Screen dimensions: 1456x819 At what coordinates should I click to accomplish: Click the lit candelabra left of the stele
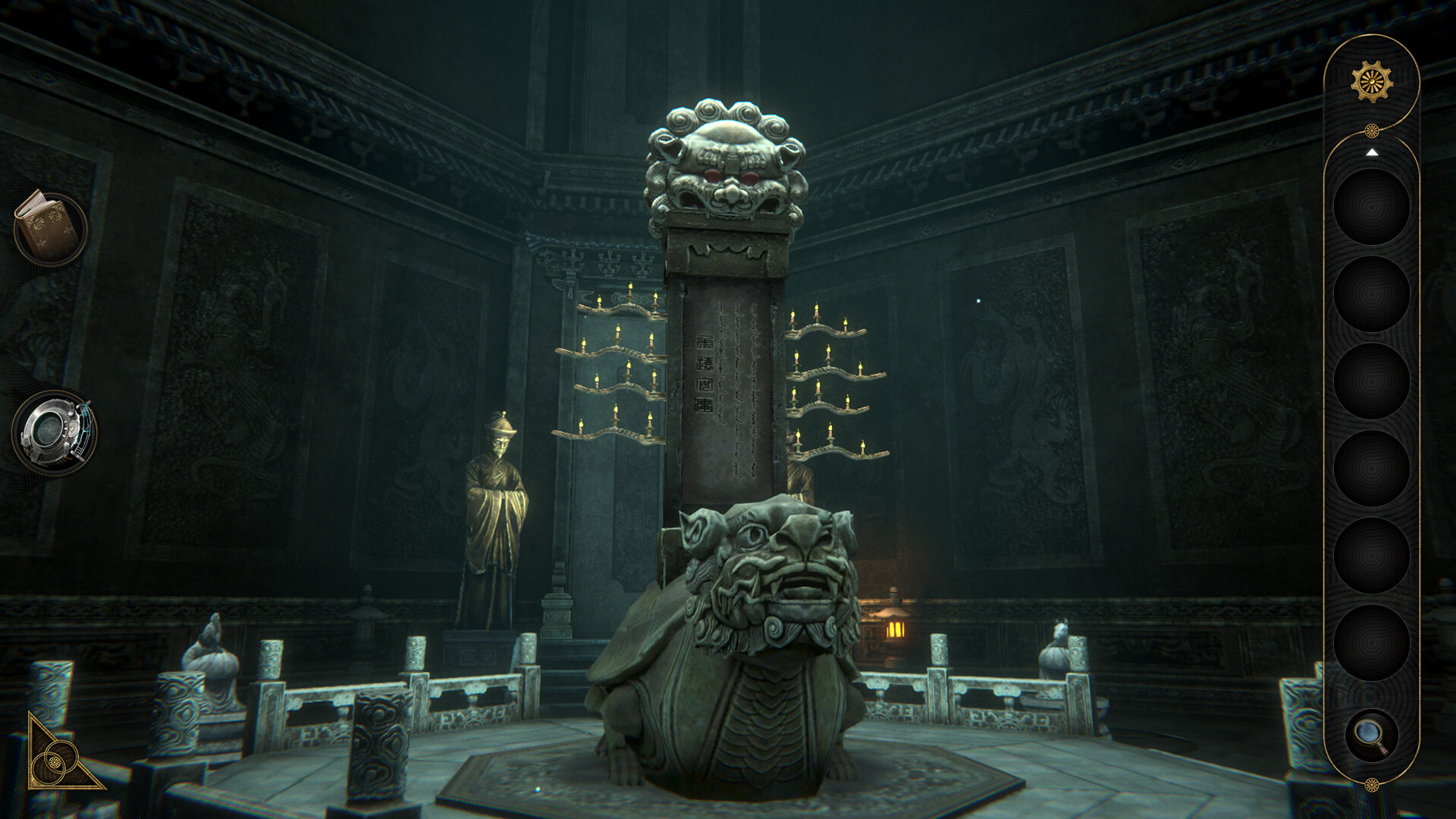point(614,372)
